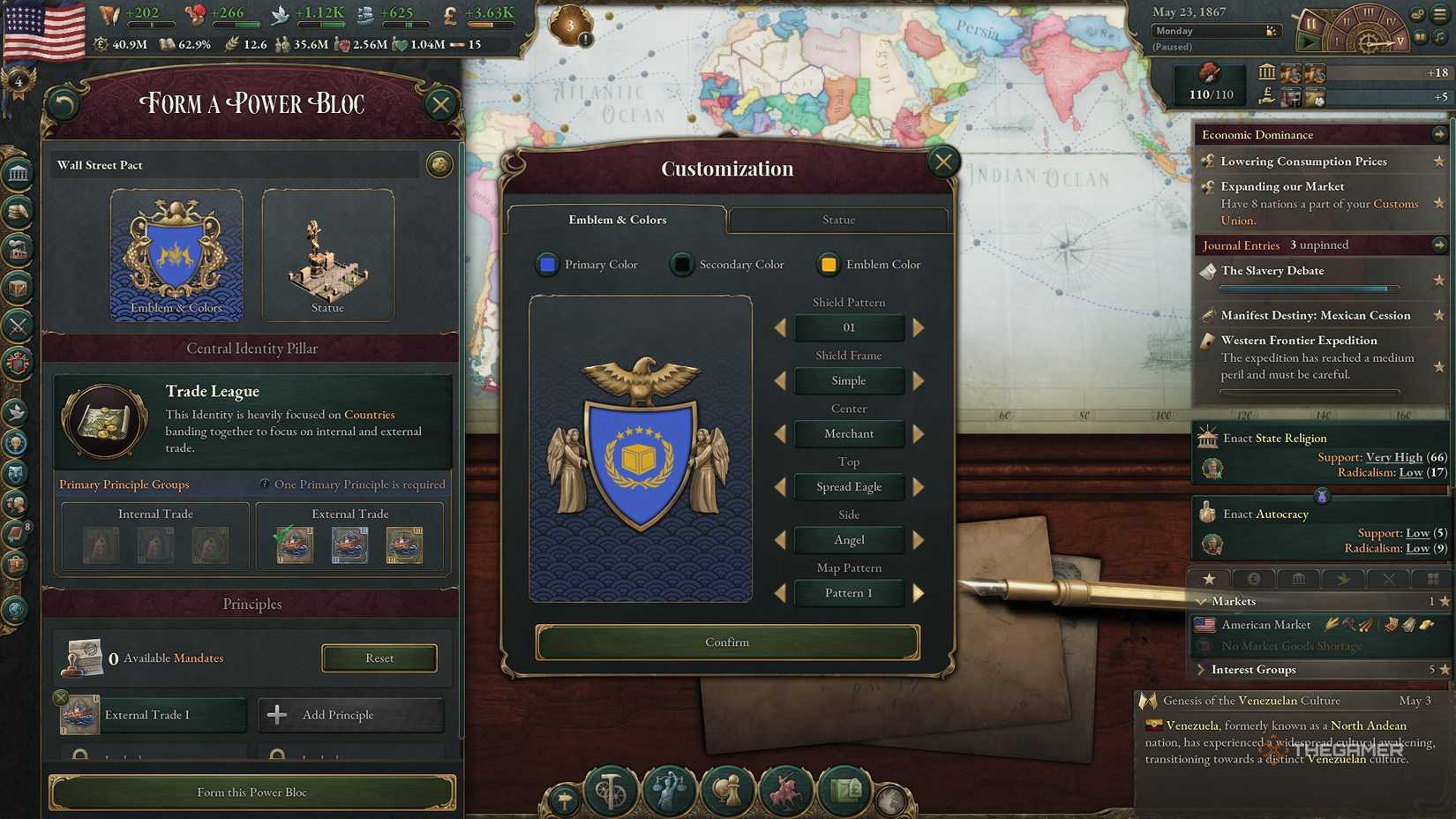1456x819 pixels.
Task: Open the Politics lens with scales icon
Action: tap(667, 790)
